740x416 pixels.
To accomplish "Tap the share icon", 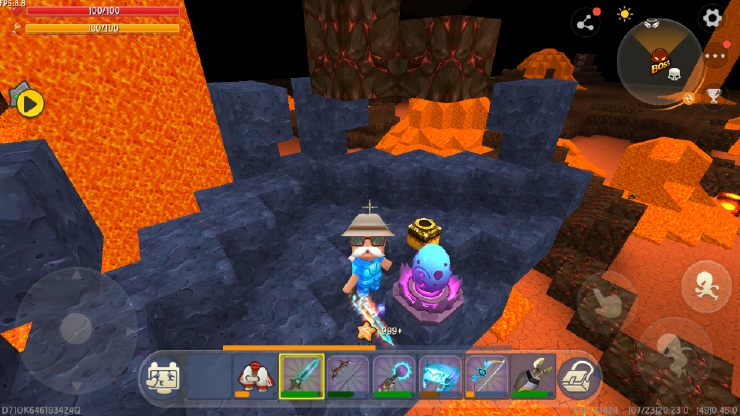I will [x=585, y=21].
